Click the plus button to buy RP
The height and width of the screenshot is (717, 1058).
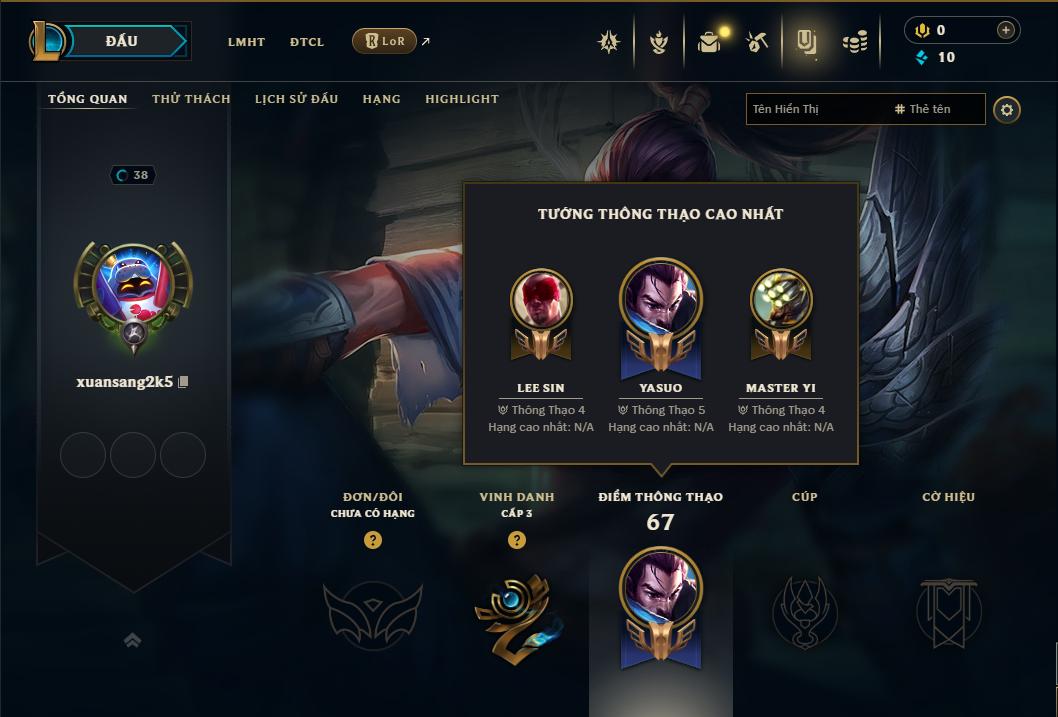point(1005,30)
